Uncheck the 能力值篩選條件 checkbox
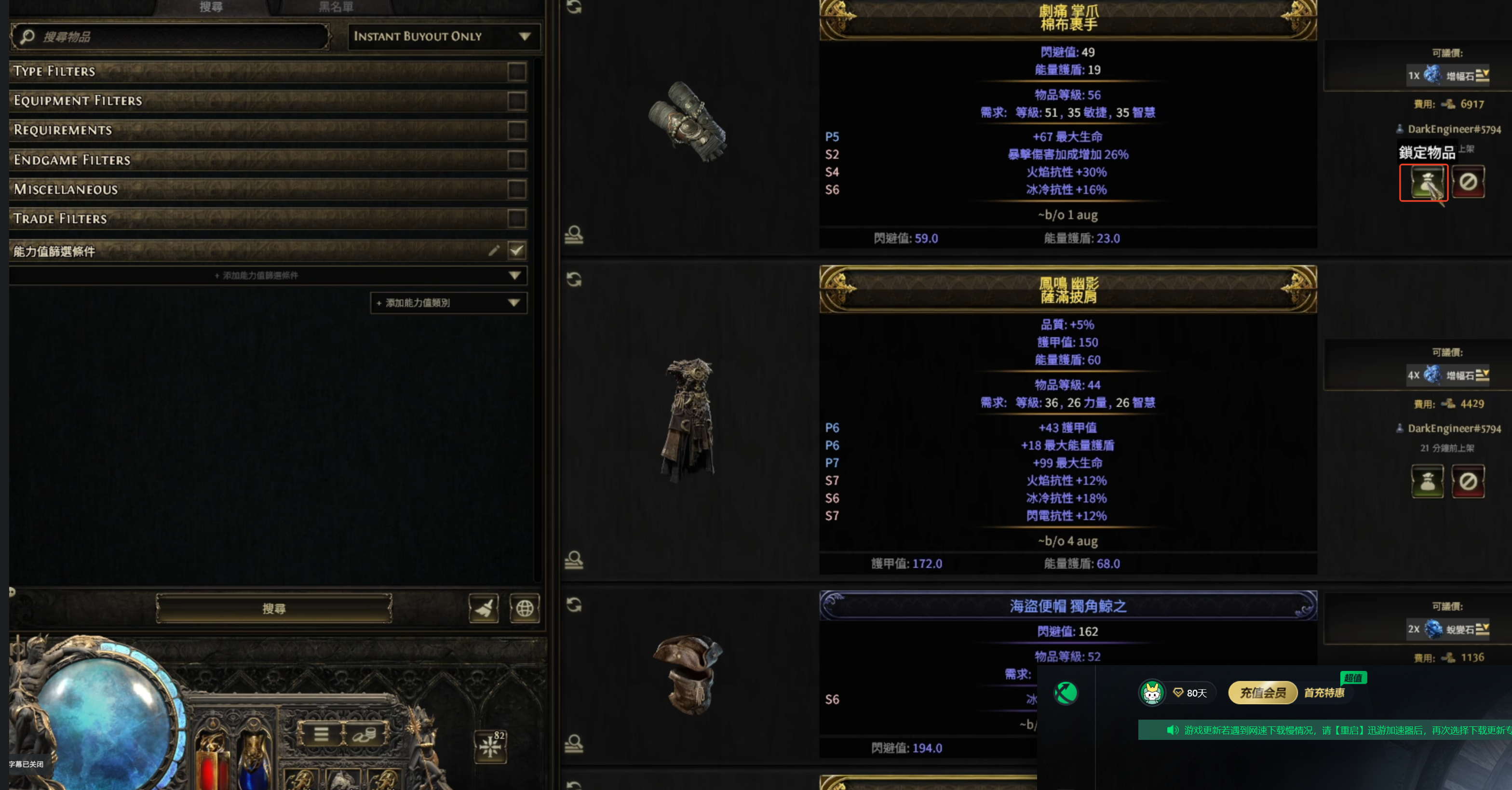 [516, 251]
